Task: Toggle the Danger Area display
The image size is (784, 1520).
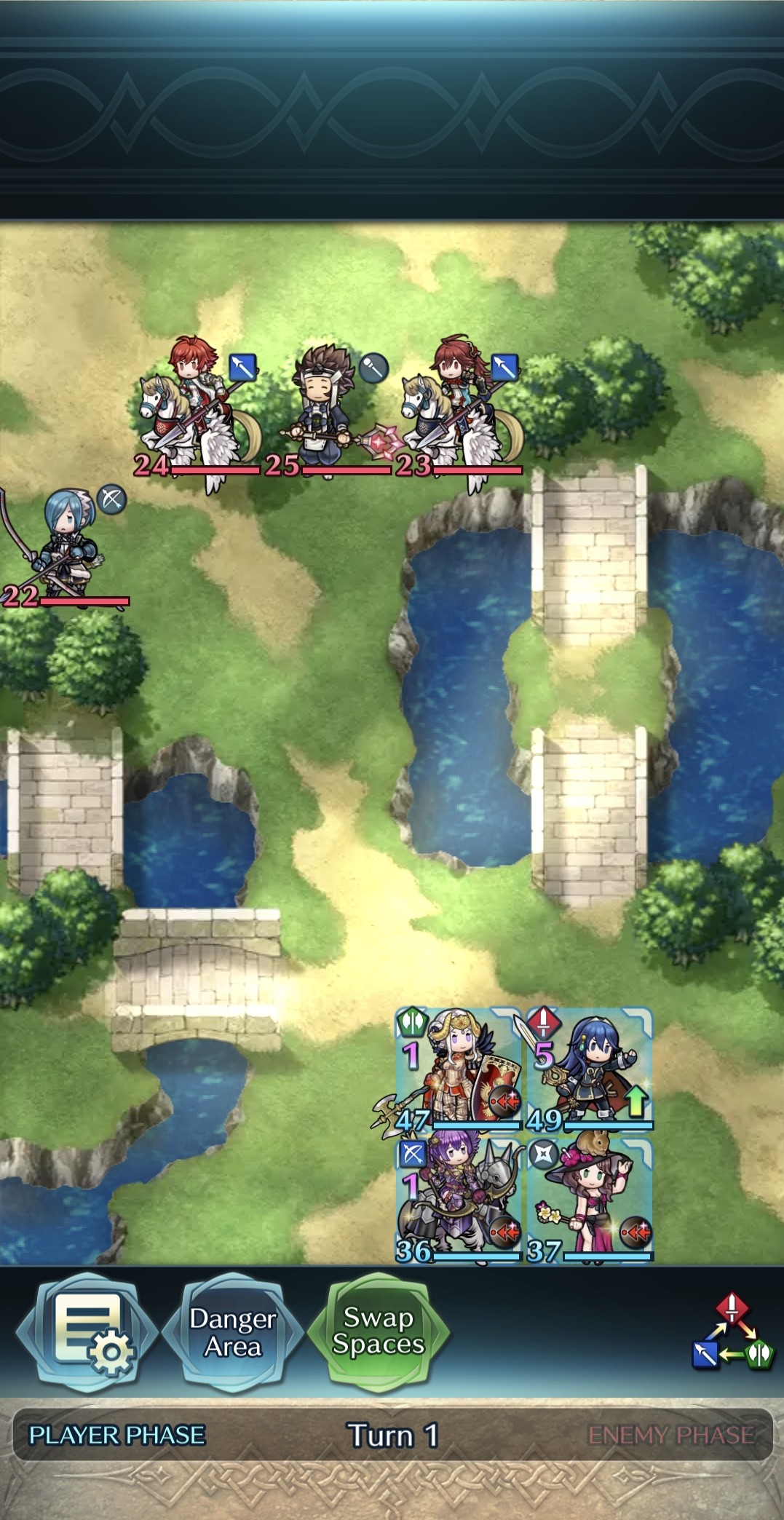Action: pos(232,1331)
